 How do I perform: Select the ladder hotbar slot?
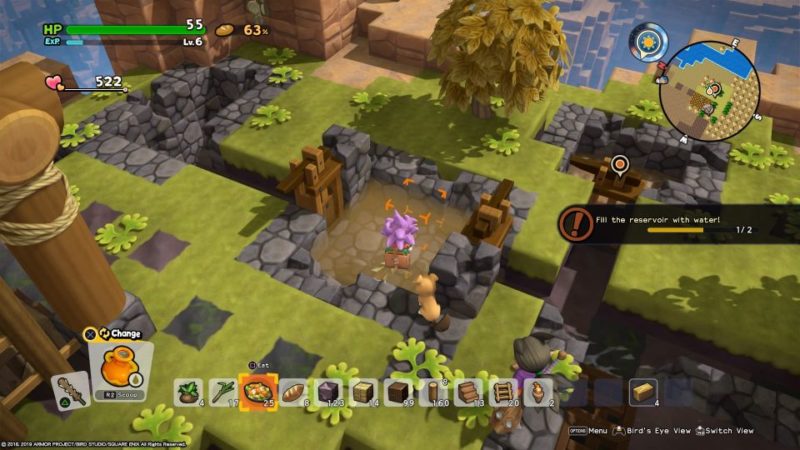[503, 392]
